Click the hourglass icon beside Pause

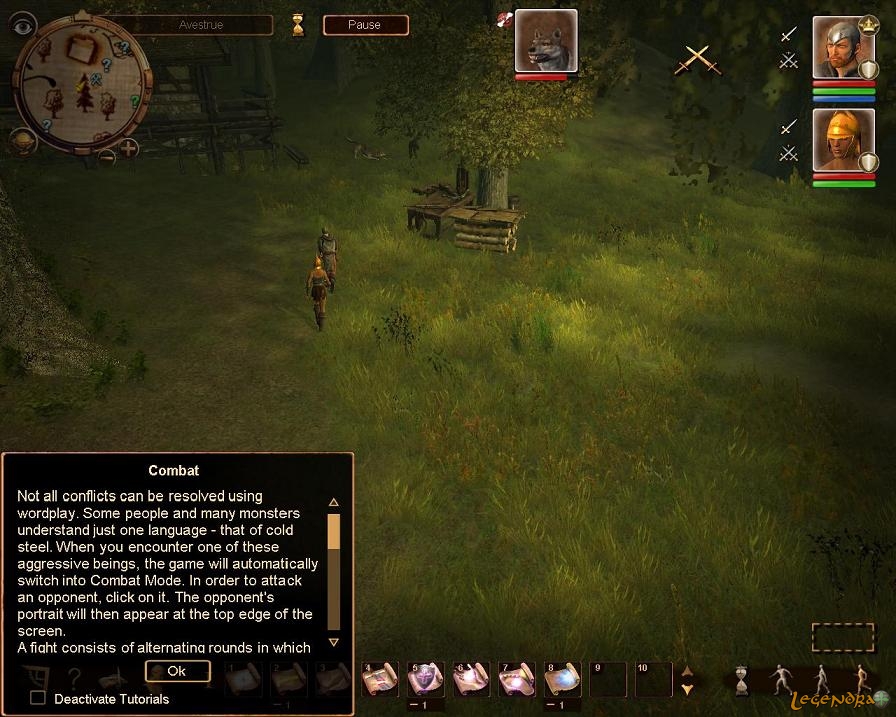point(298,26)
